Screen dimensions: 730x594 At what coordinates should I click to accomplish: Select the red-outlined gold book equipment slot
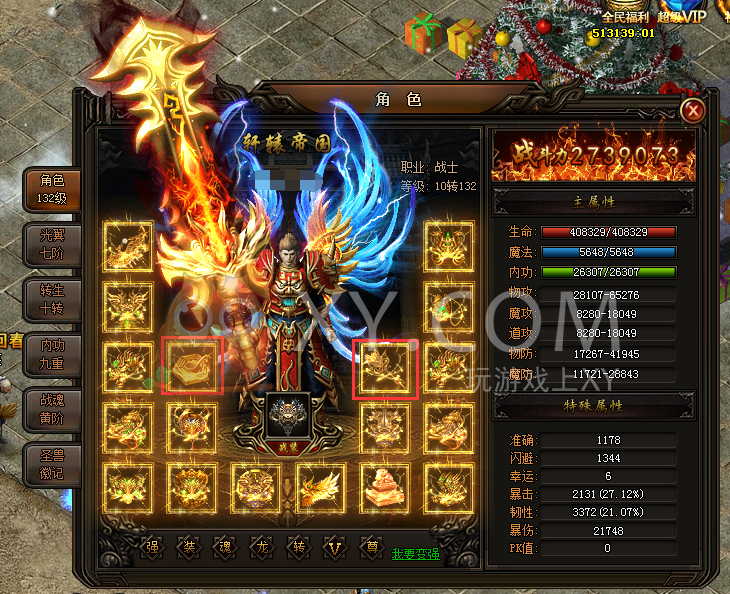192,367
